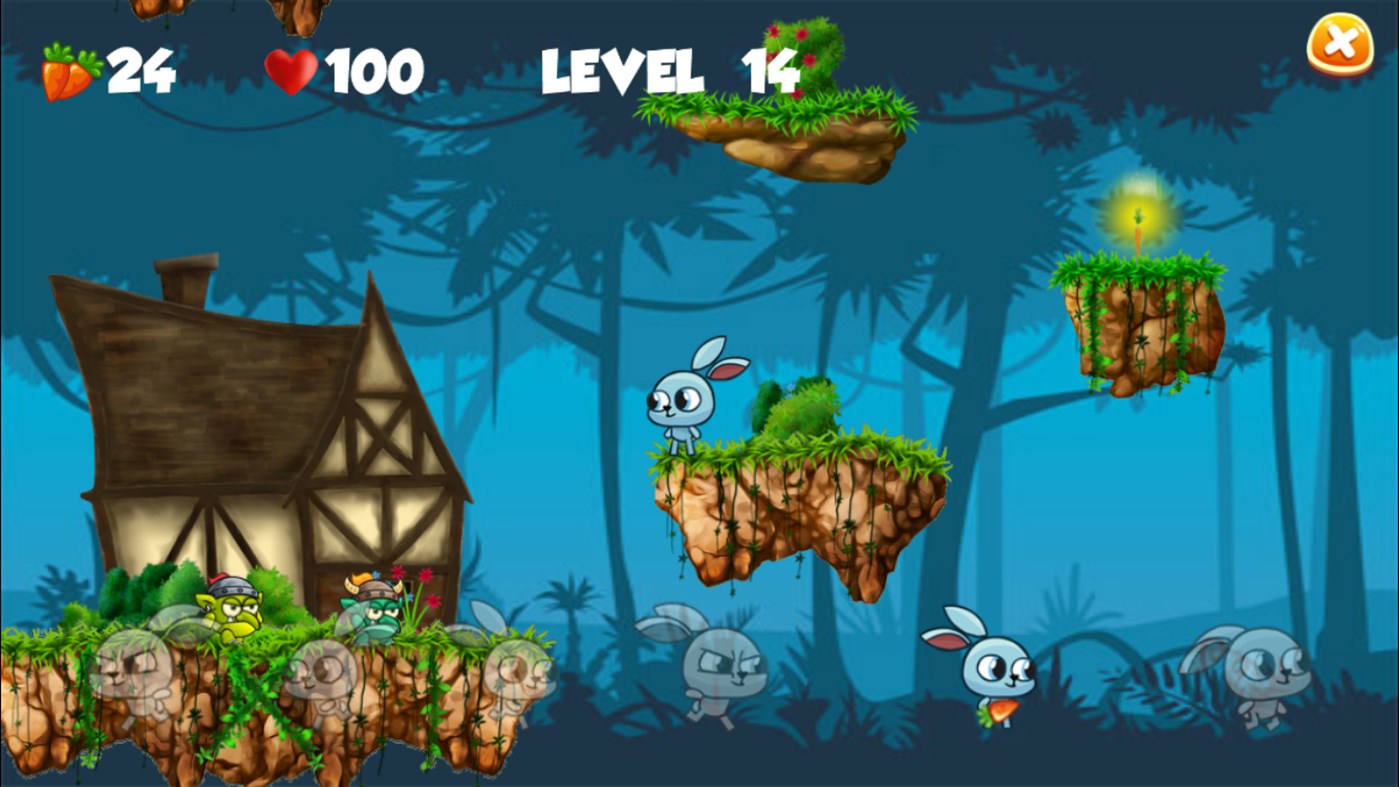Exit the level via the X button
Image resolution: width=1399 pixels, height=787 pixels.
1338,42
